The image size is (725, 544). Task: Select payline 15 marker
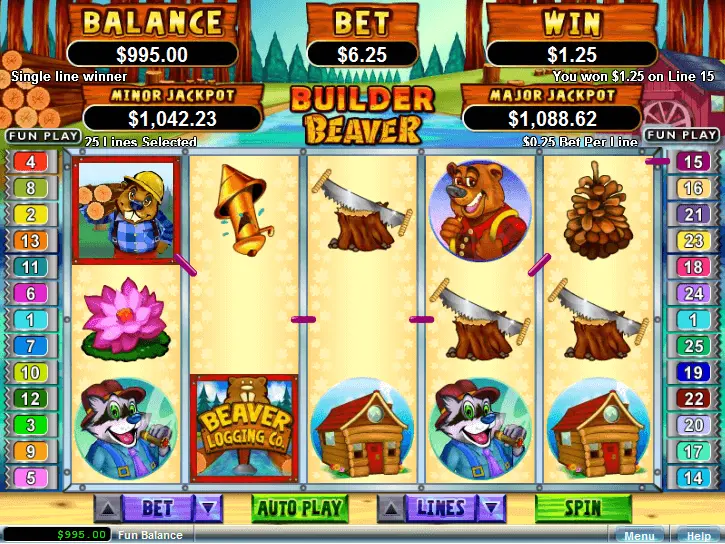[x=692, y=161]
